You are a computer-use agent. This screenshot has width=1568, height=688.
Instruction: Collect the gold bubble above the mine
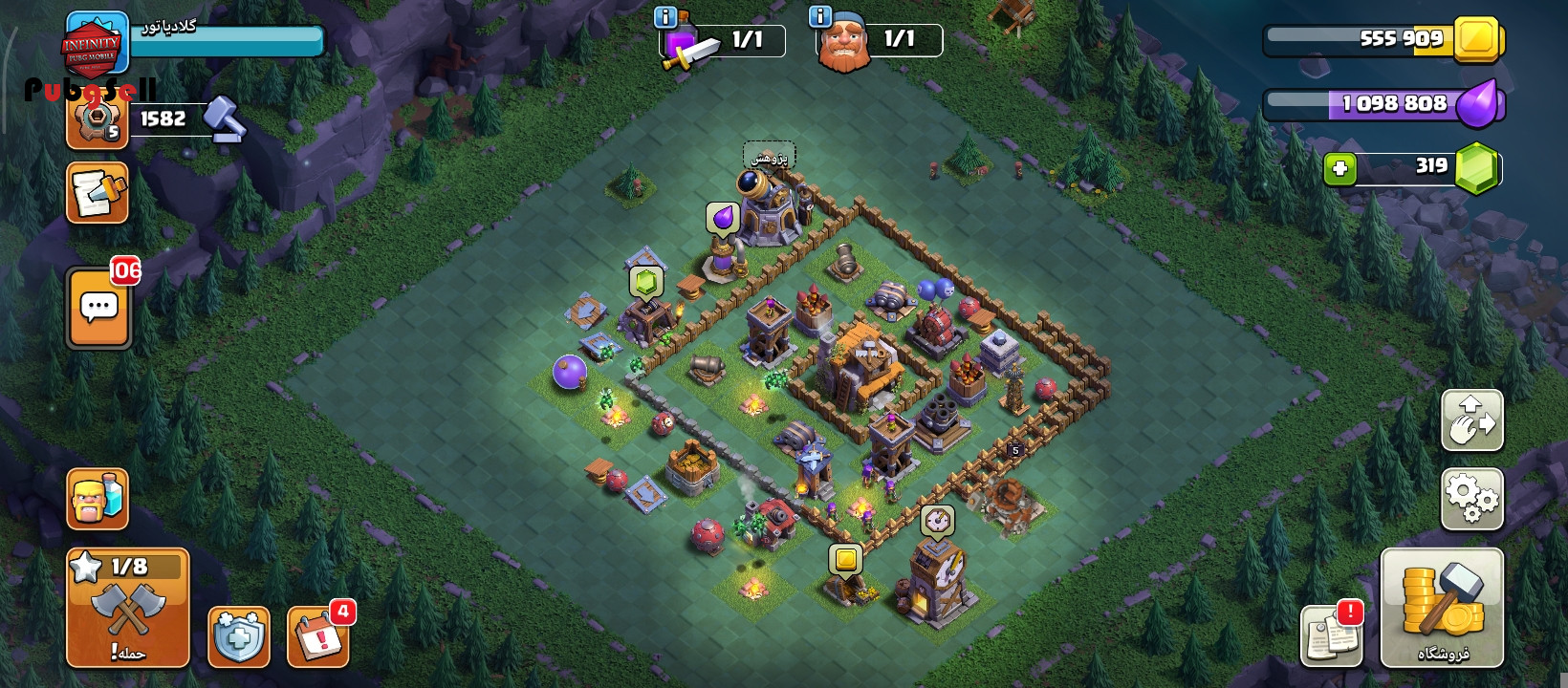coord(845,559)
